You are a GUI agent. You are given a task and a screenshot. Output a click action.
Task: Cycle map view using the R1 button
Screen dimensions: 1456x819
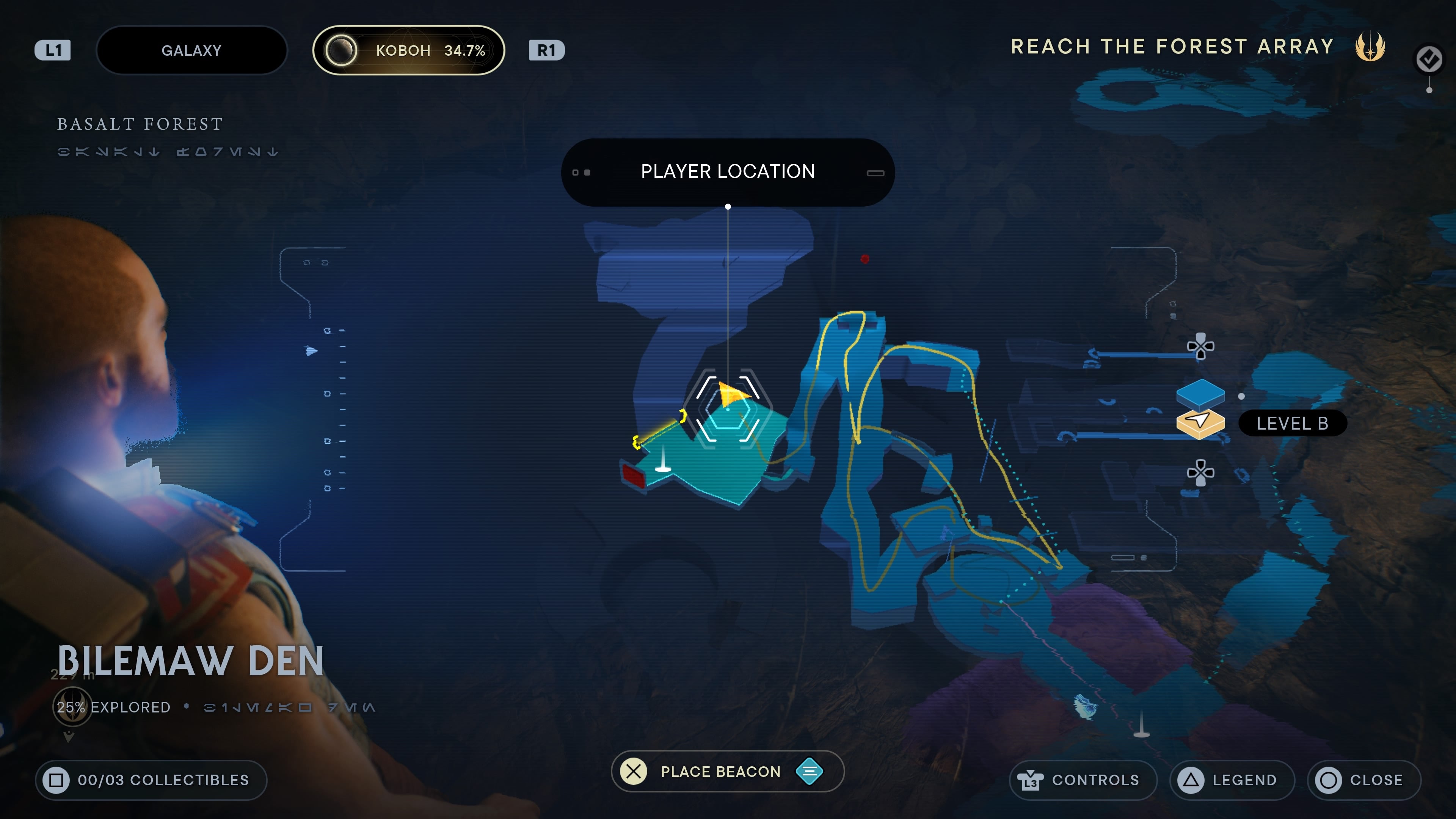coord(546,50)
